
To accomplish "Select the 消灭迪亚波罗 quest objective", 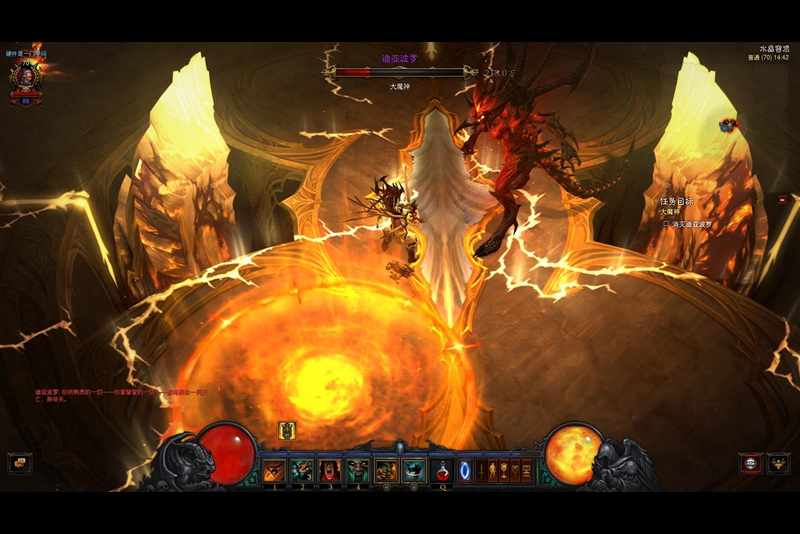I will 703,224.
